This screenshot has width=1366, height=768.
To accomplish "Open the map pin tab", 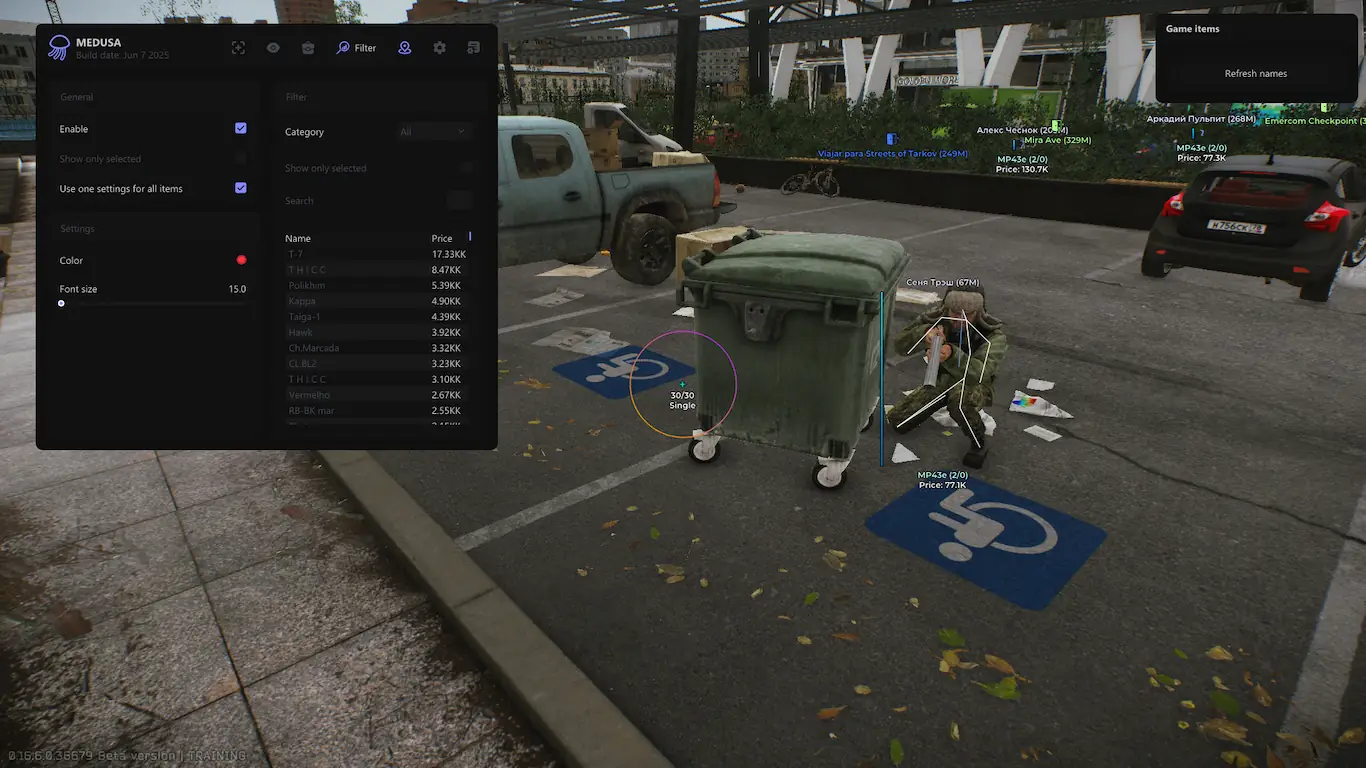I will point(404,48).
